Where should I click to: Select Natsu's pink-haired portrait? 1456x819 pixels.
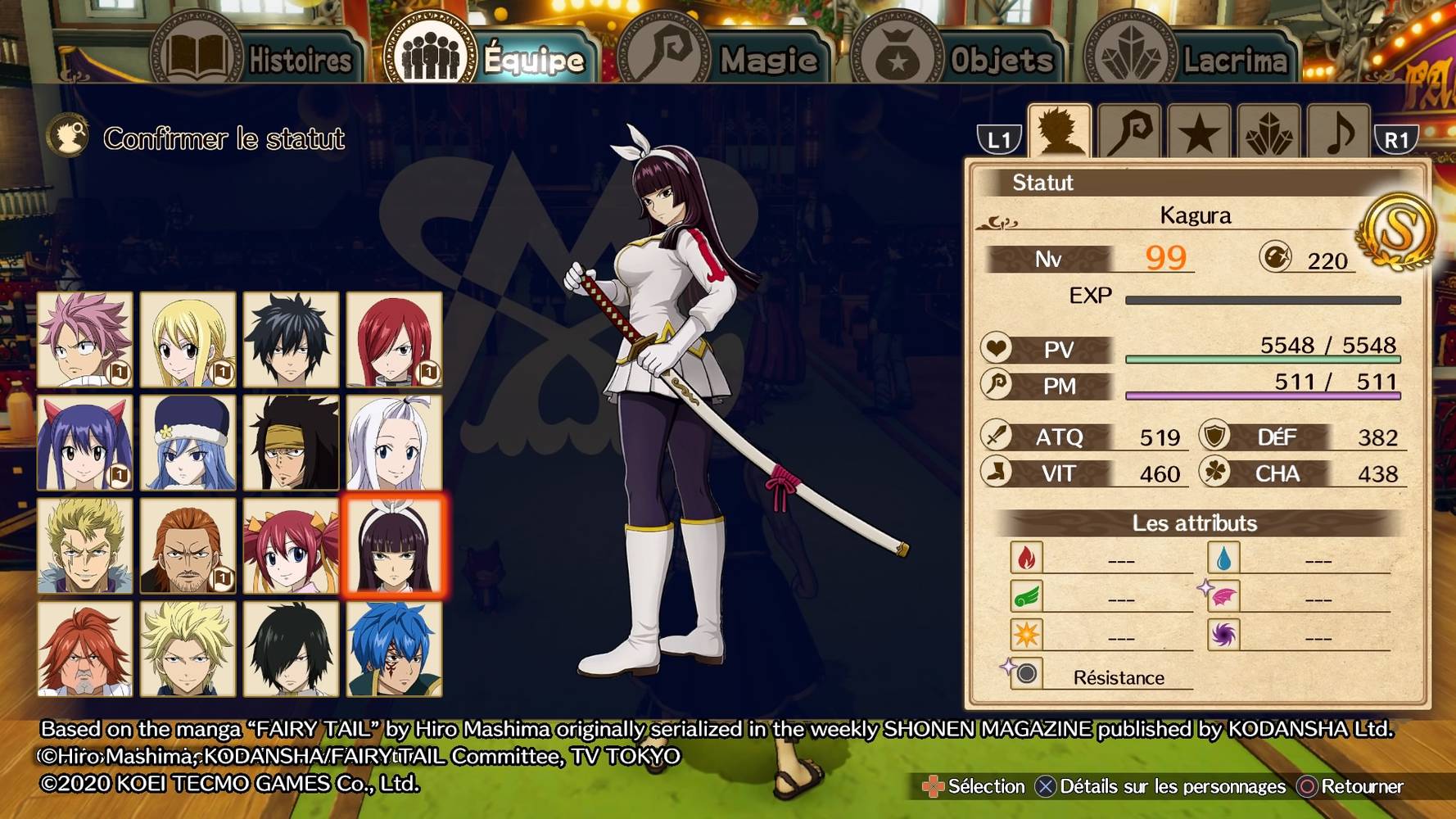(x=85, y=339)
